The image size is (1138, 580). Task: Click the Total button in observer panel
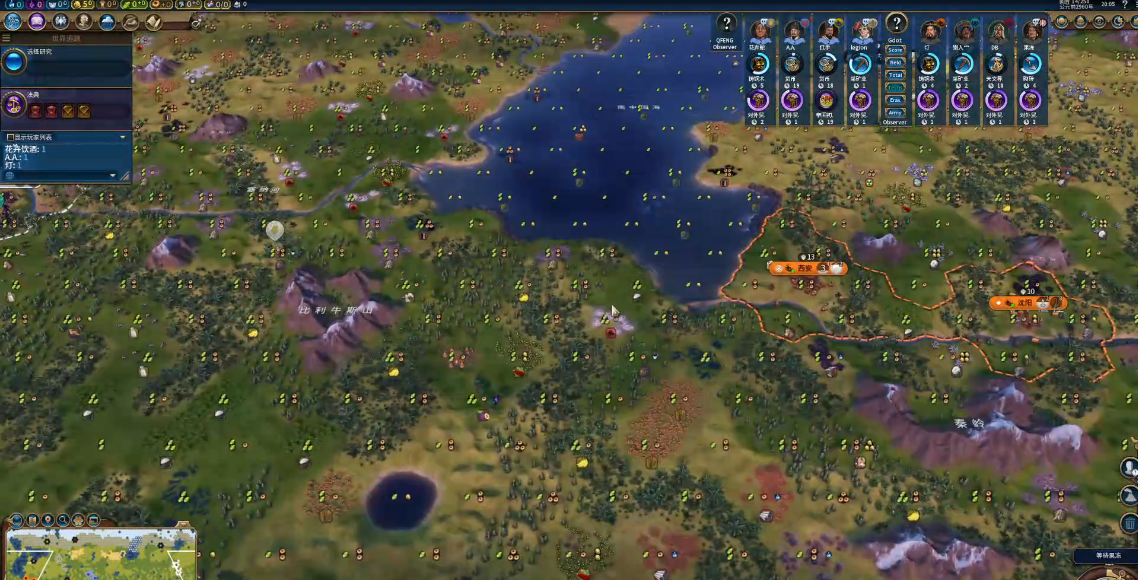[895, 75]
